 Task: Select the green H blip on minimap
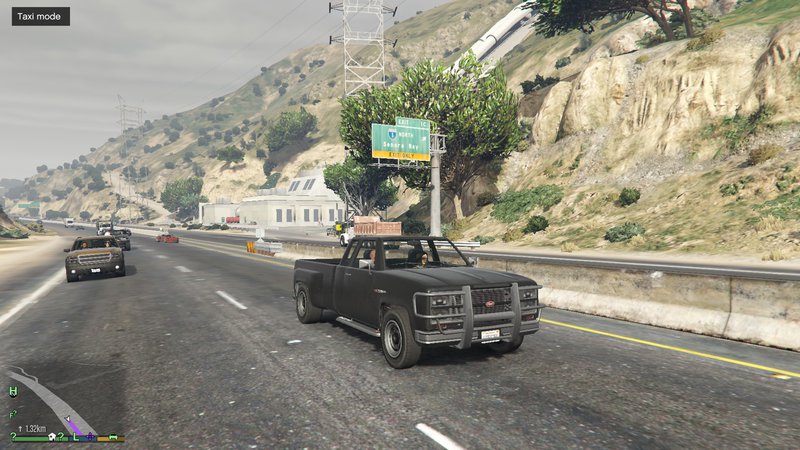click(13, 391)
